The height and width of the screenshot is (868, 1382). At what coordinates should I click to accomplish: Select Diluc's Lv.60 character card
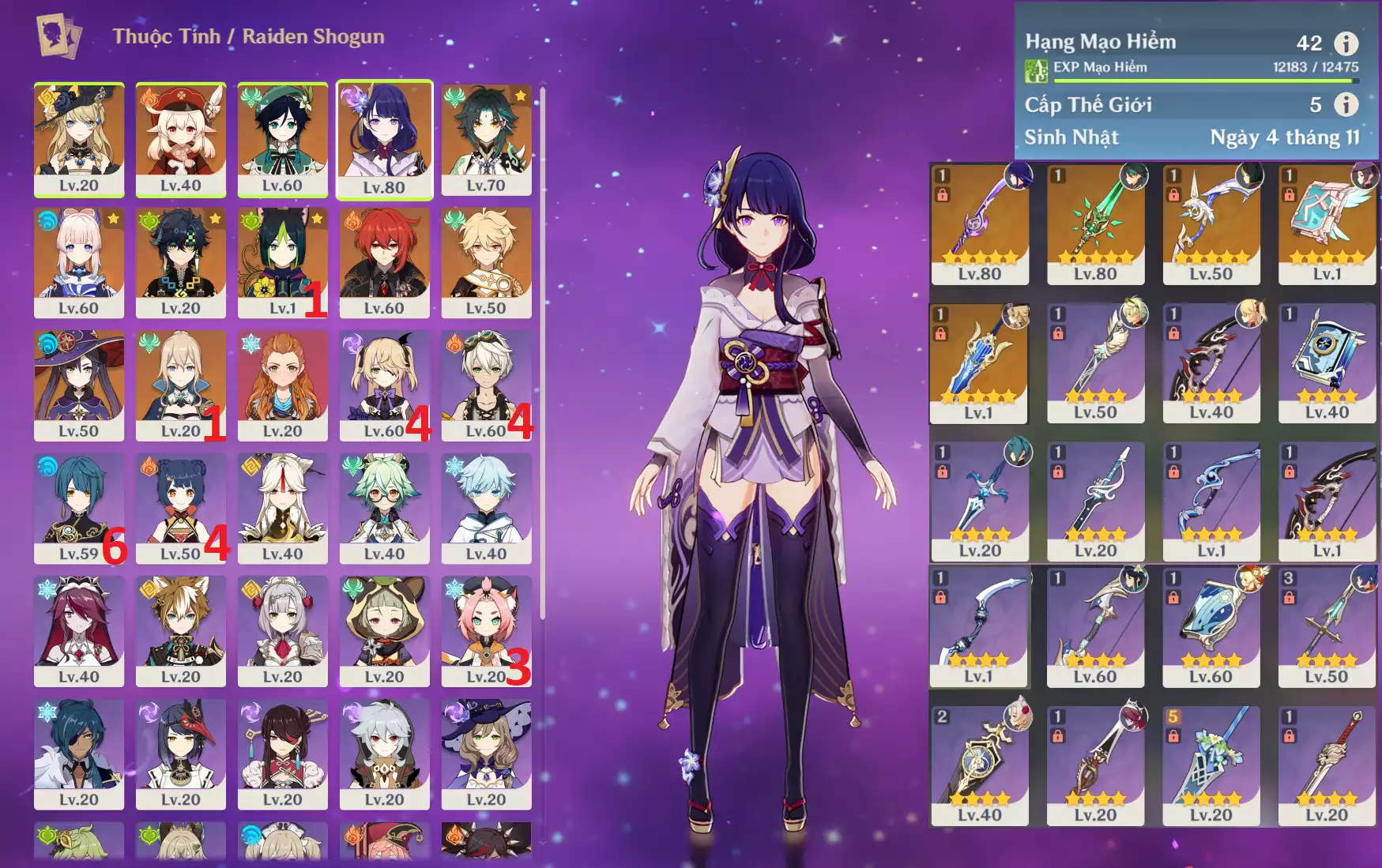pos(384,262)
